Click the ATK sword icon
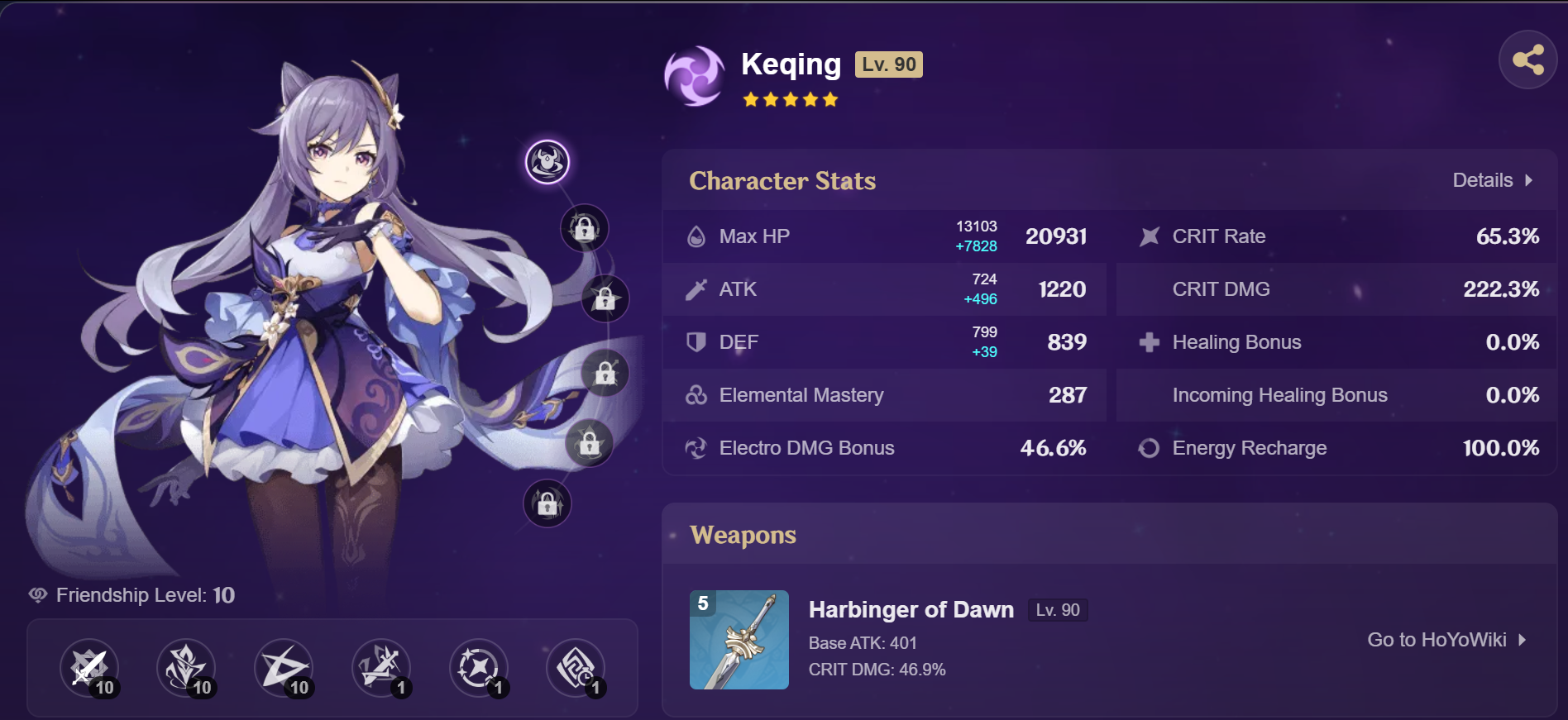The image size is (1568, 720). (x=697, y=288)
